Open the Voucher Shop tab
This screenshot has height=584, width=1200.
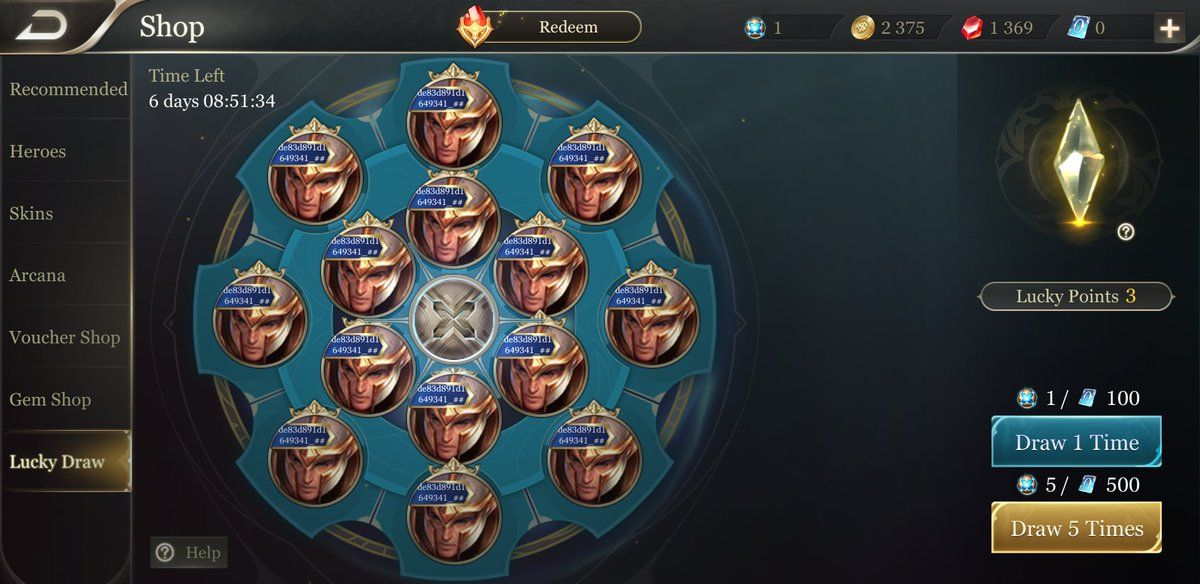tap(66, 337)
